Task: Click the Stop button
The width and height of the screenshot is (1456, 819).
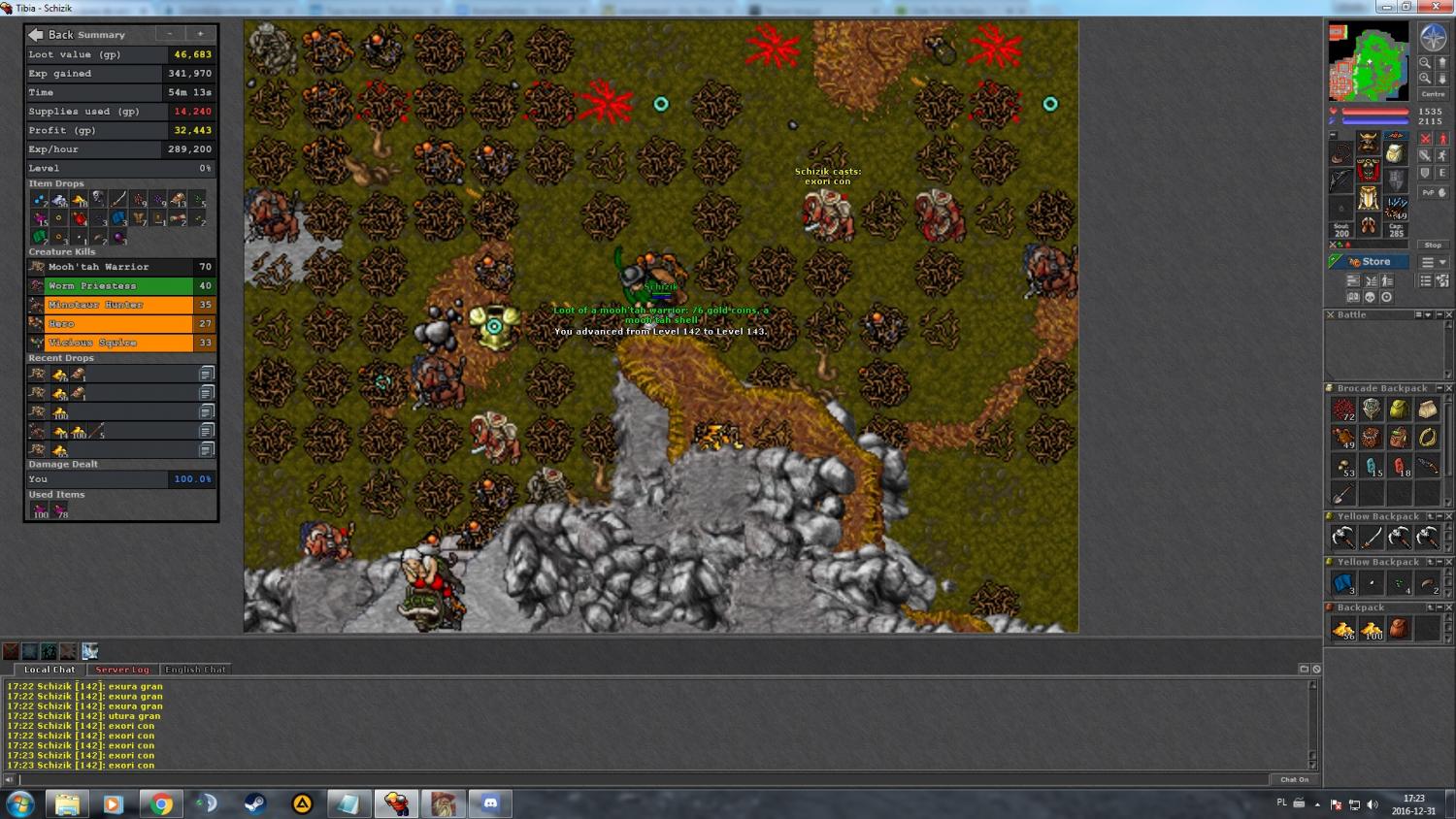Action: (x=1433, y=246)
